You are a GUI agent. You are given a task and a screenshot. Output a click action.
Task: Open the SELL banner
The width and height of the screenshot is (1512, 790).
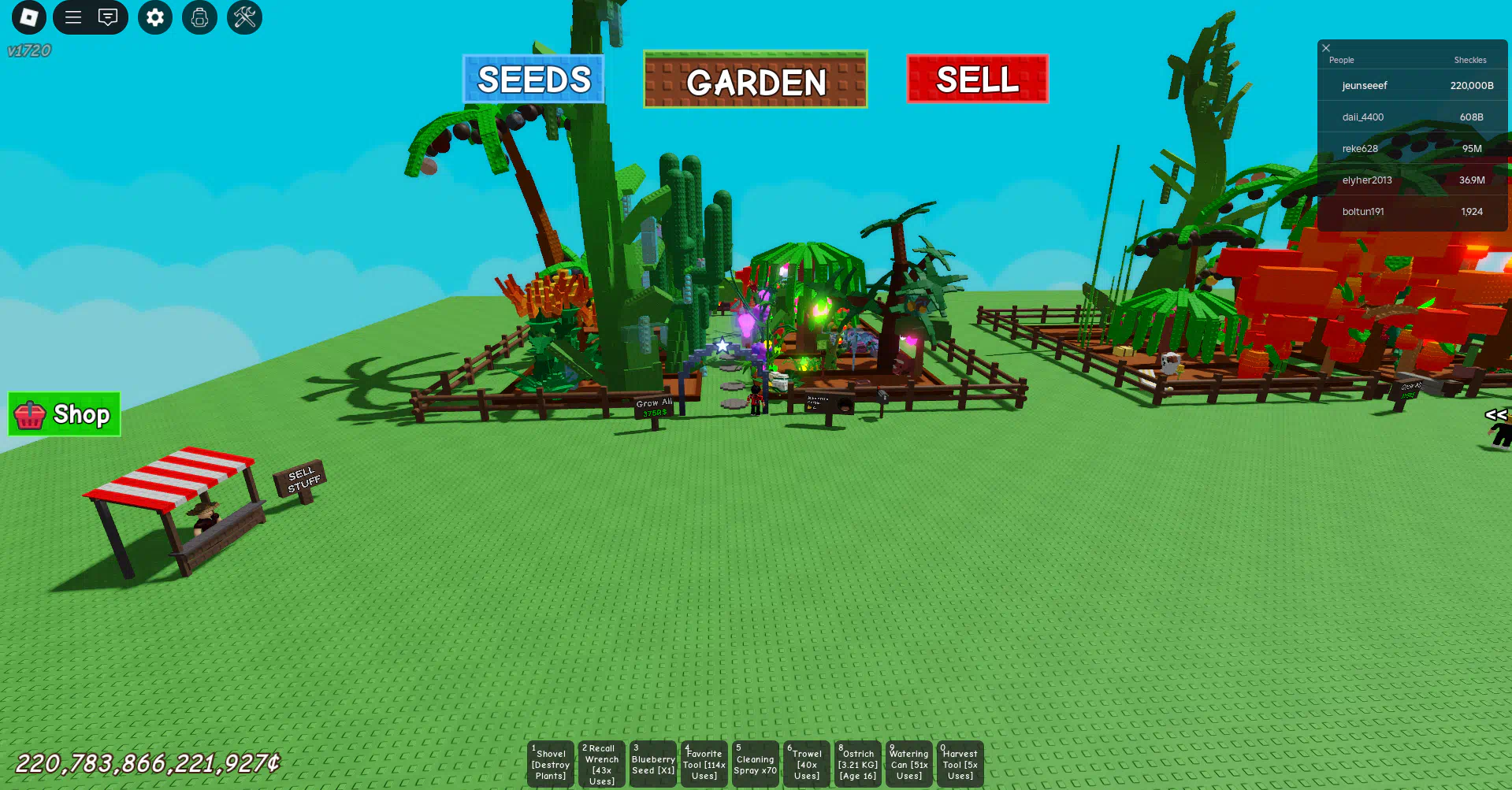[977, 79]
